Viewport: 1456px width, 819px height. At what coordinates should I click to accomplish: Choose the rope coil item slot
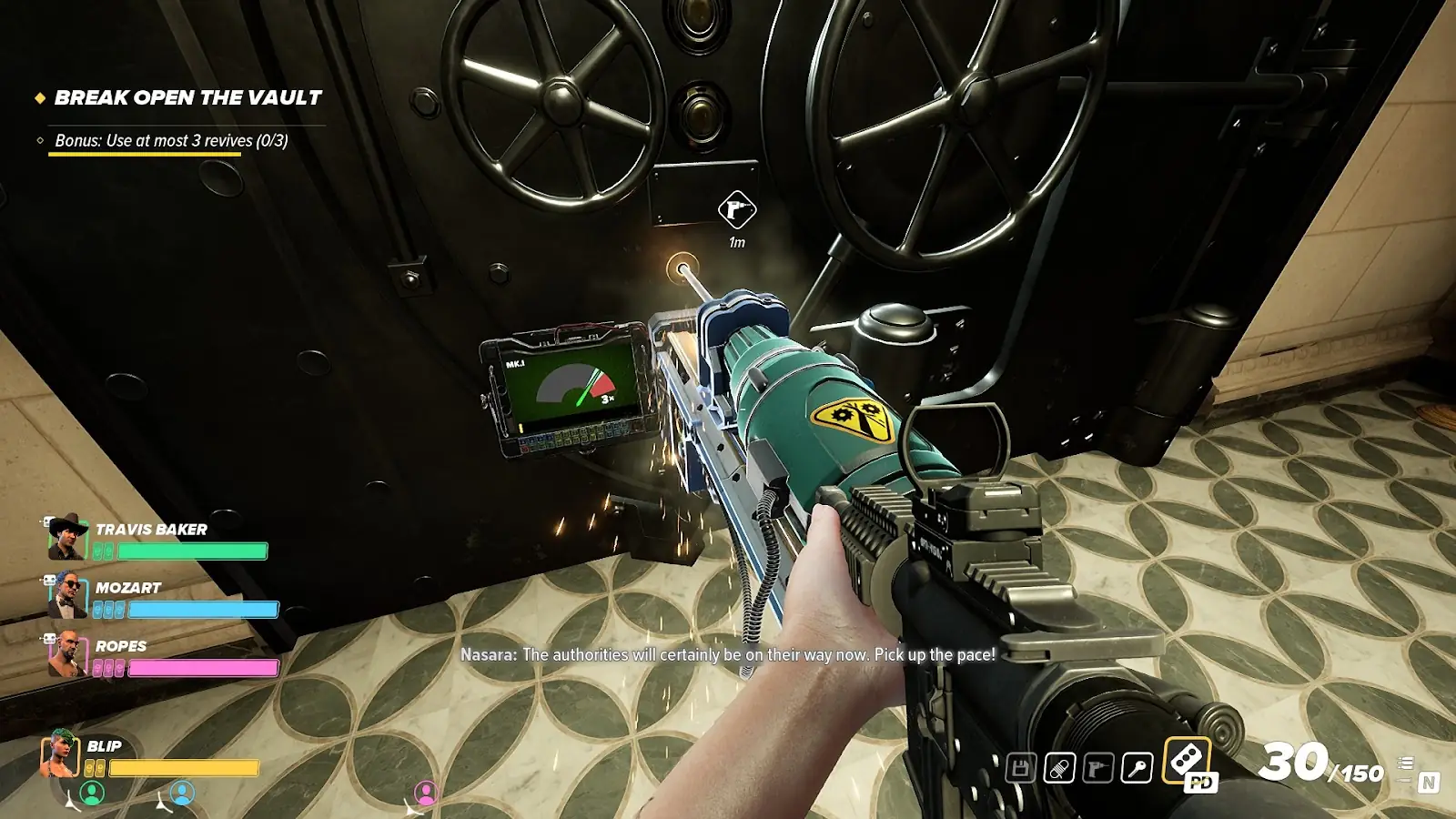[1059, 768]
